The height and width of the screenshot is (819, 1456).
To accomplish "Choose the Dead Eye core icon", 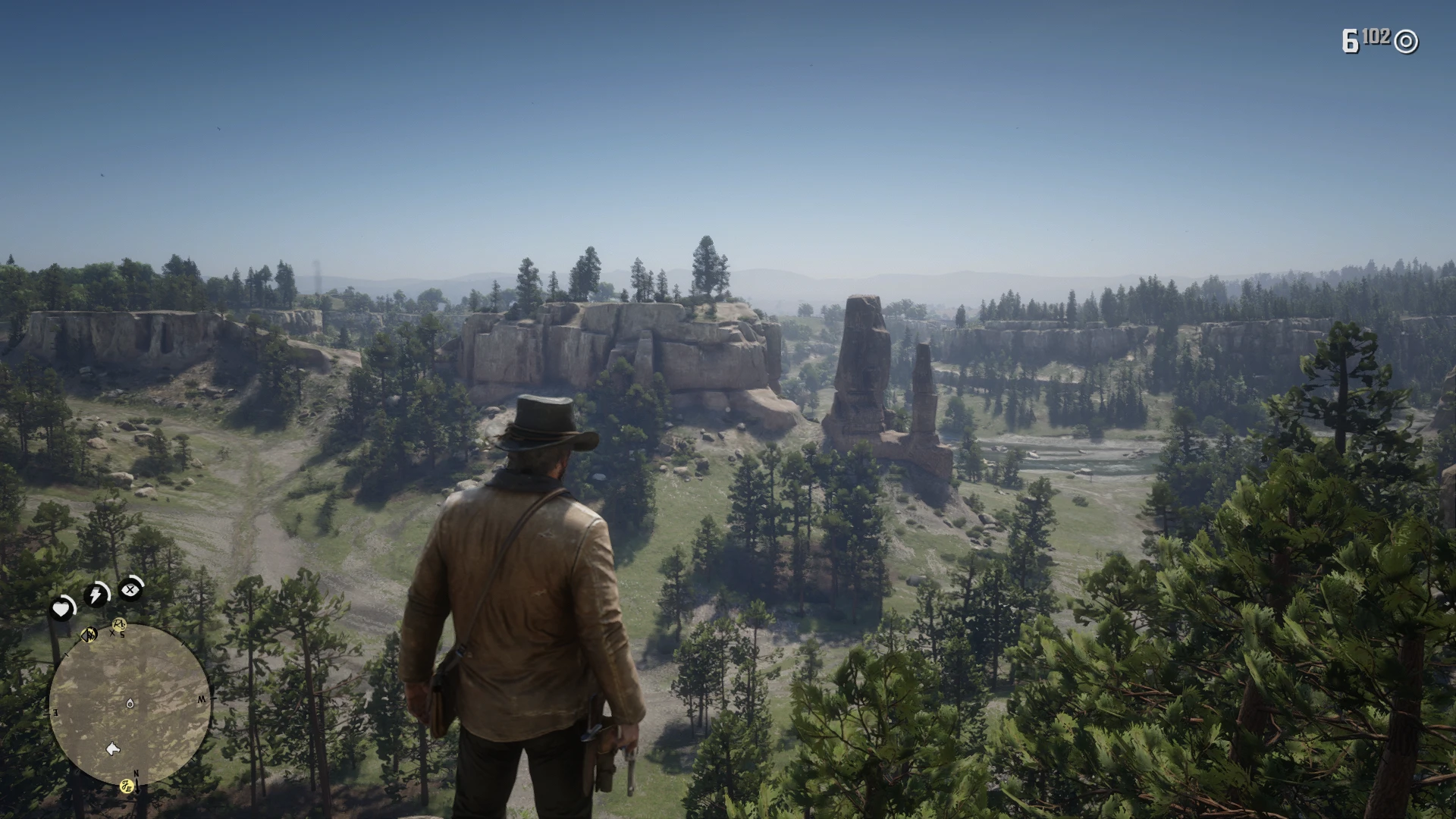I will (x=131, y=588).
